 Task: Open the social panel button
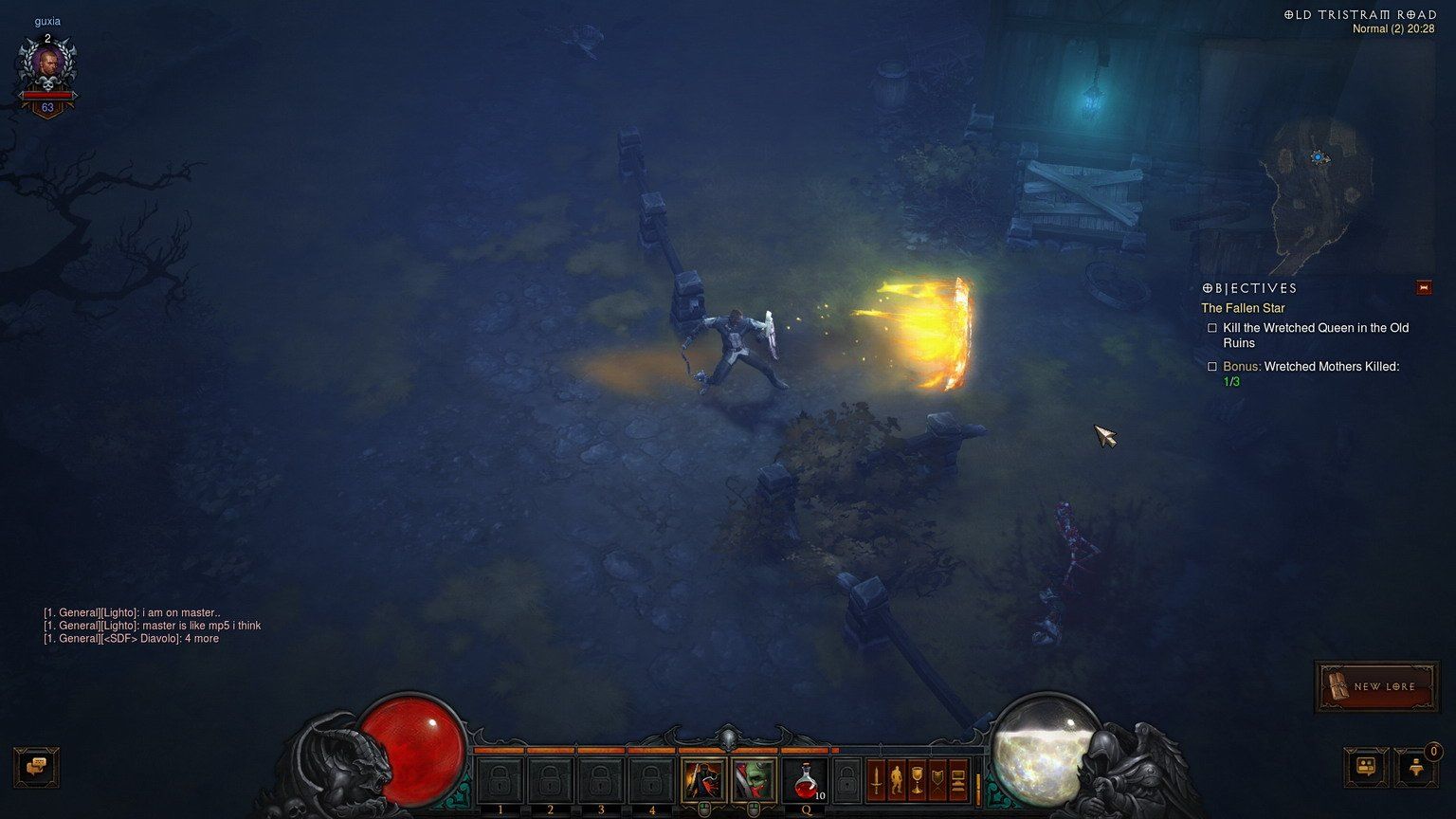pos(1366,766)
